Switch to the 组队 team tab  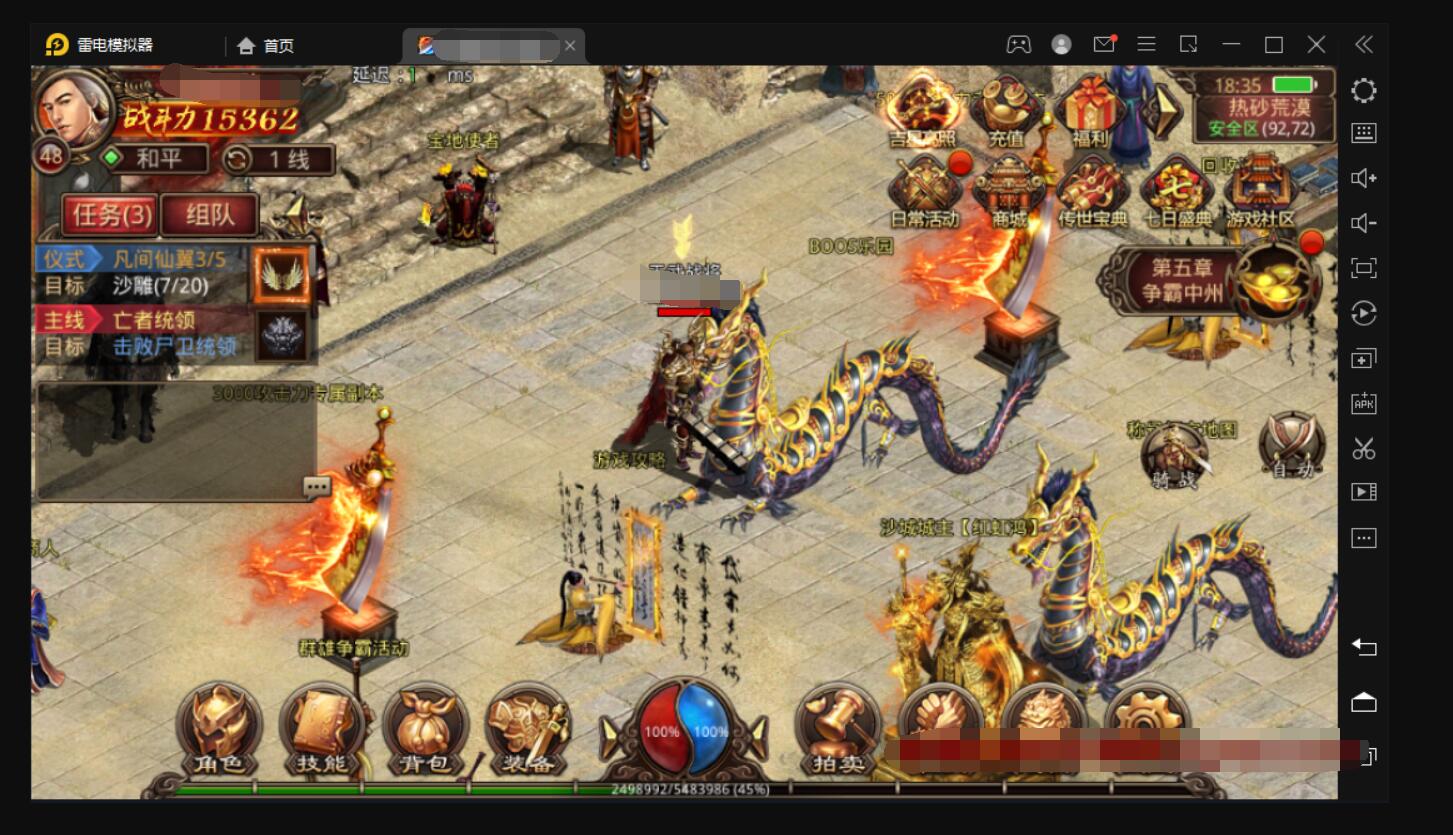210,214
